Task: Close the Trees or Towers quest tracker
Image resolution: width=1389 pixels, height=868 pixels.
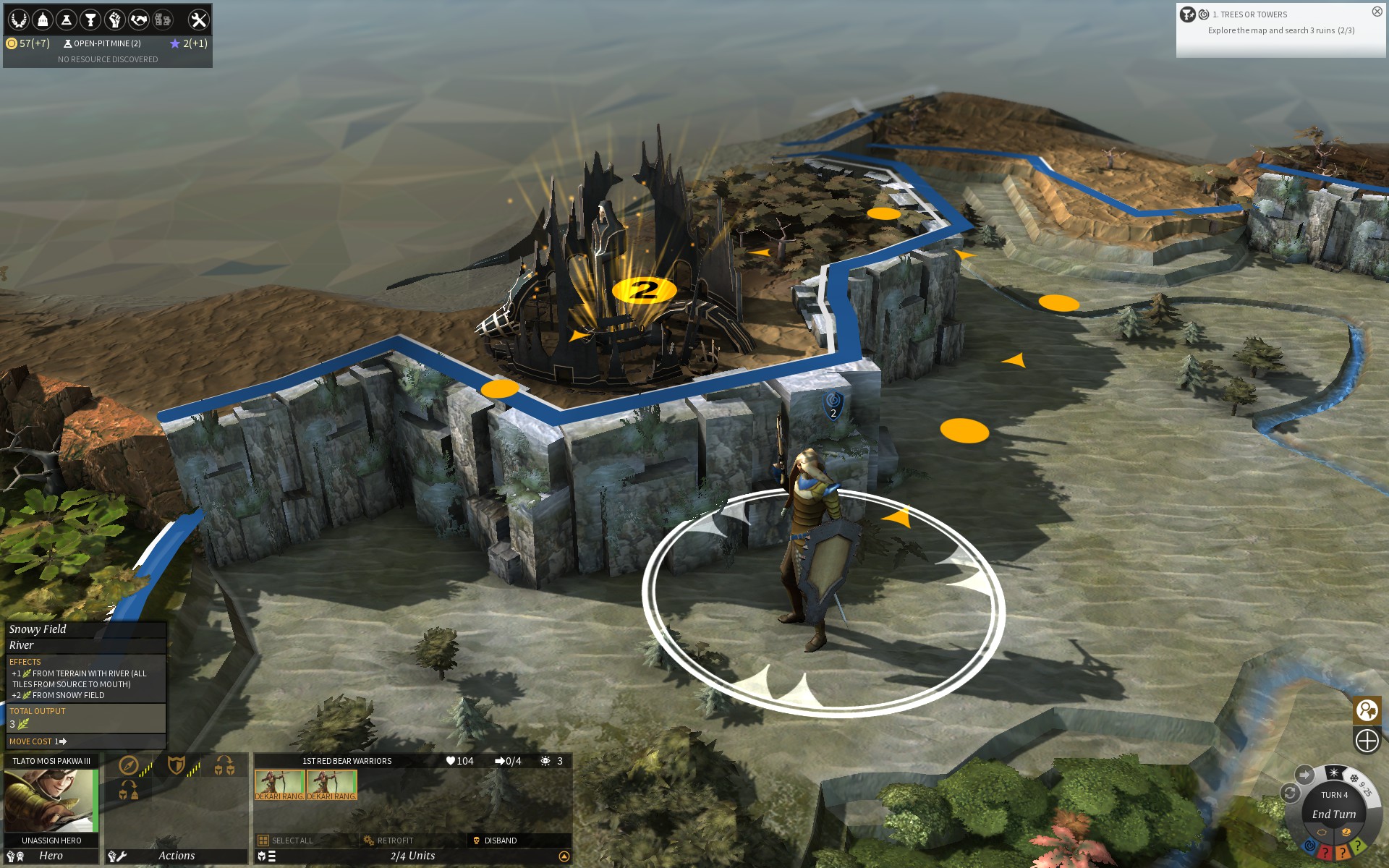Action: point(1377,12)
